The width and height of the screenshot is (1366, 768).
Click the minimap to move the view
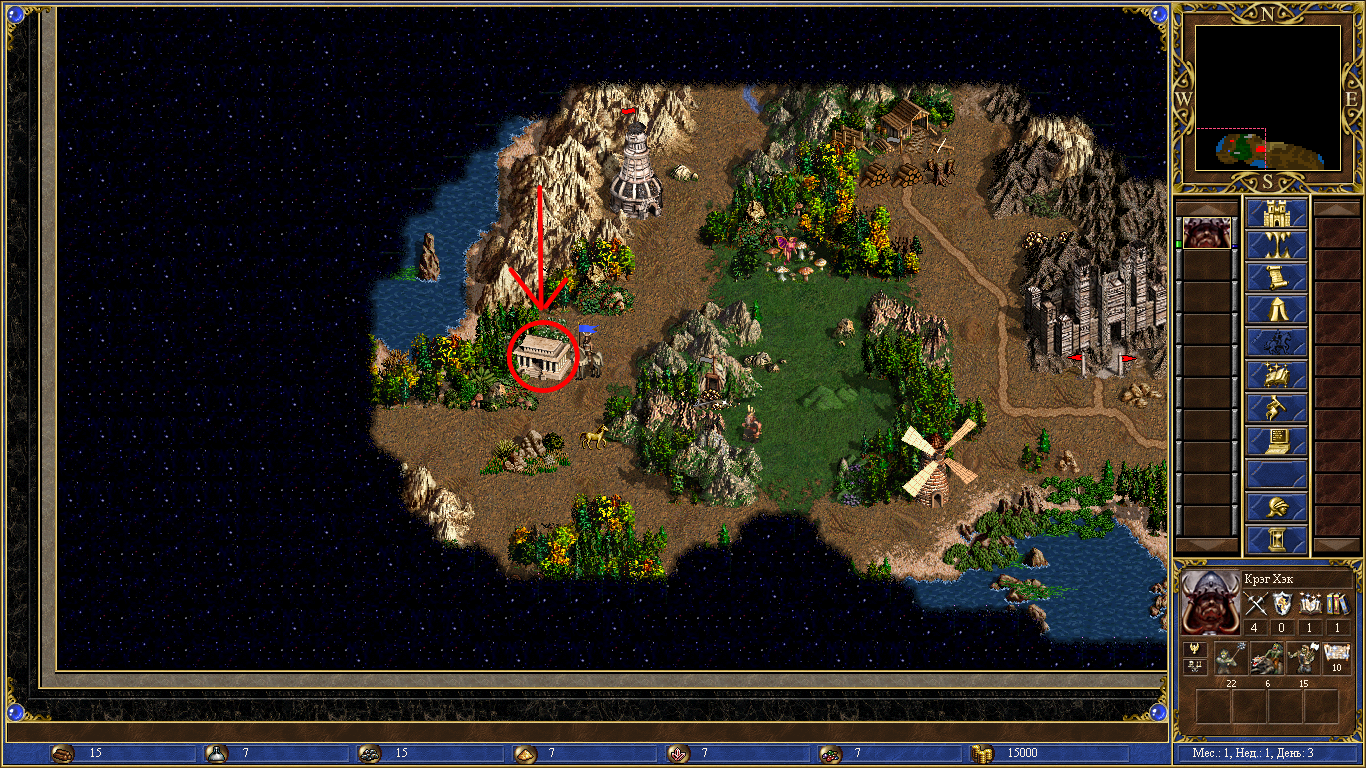1267,98
